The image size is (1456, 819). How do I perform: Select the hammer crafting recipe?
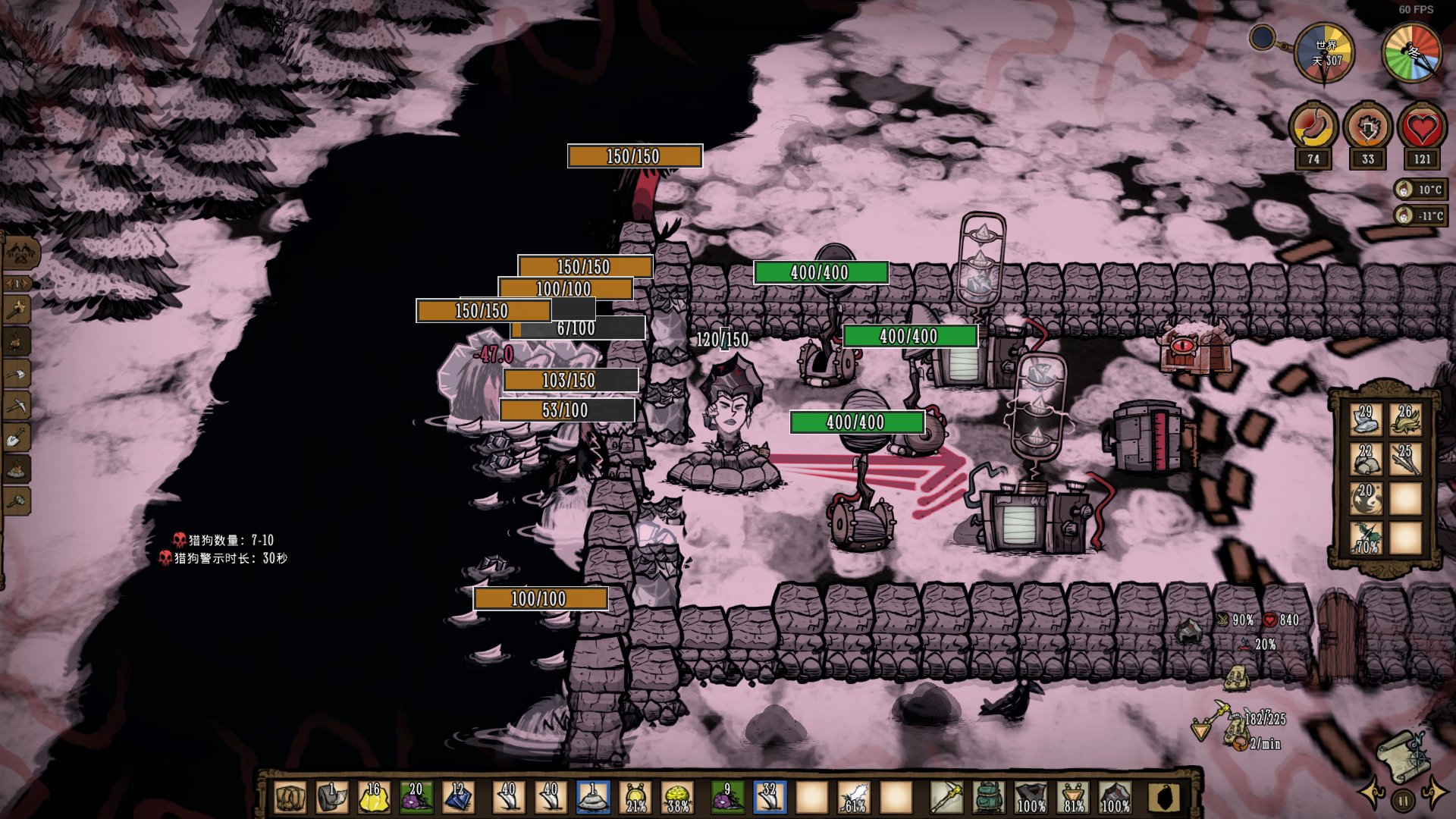[x=17, y=500]
